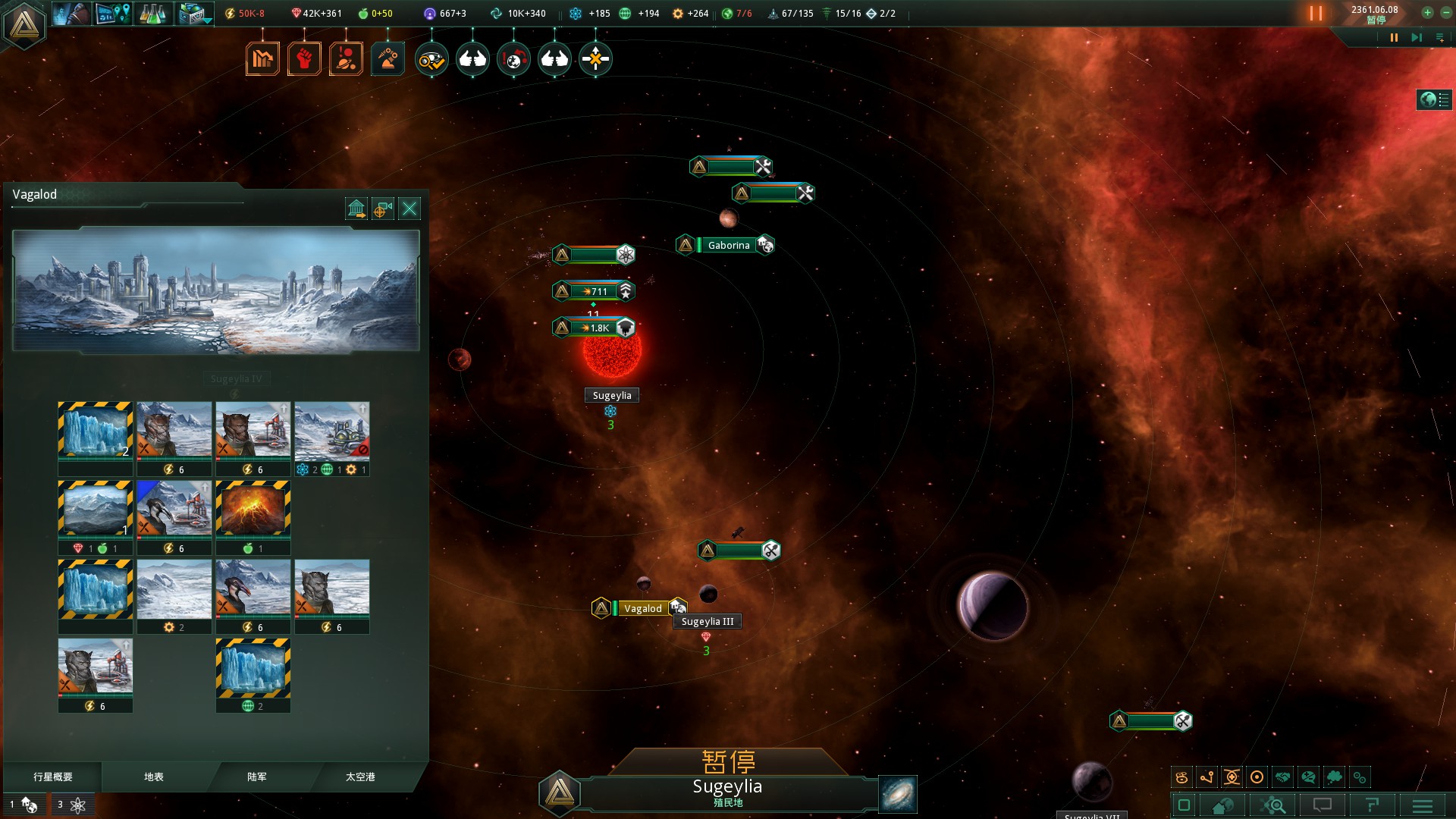
Task: Open the 太空港 tab
Action: [360, 777]
